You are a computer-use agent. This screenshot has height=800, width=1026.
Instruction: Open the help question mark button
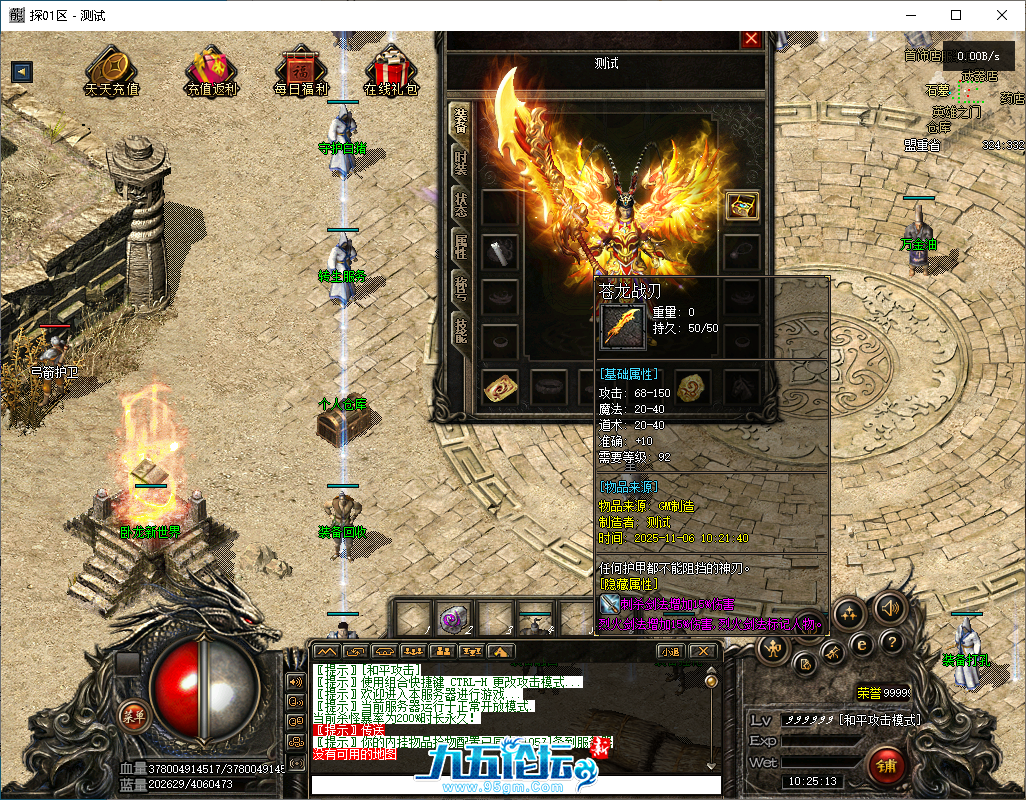point(891,643)
